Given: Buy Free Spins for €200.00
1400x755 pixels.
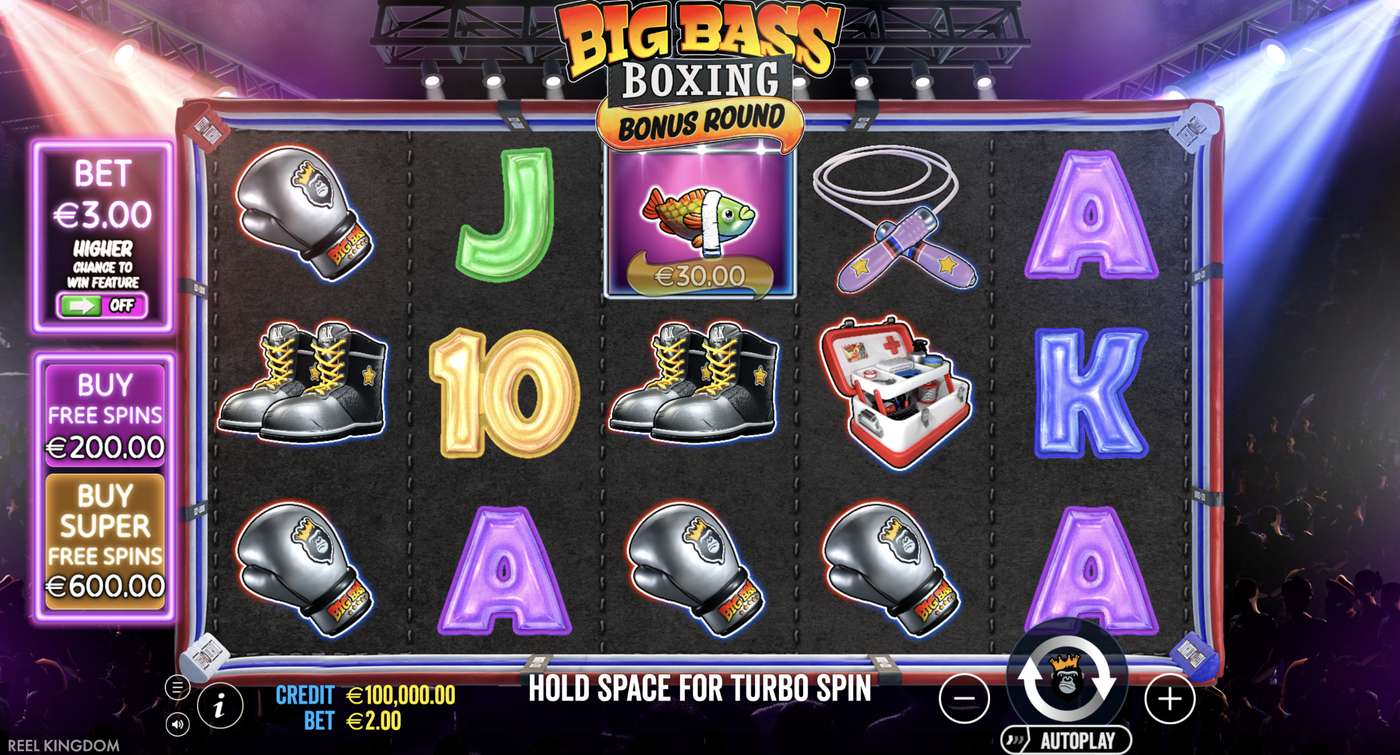Looking at the screenshot, I should point(105,415).
